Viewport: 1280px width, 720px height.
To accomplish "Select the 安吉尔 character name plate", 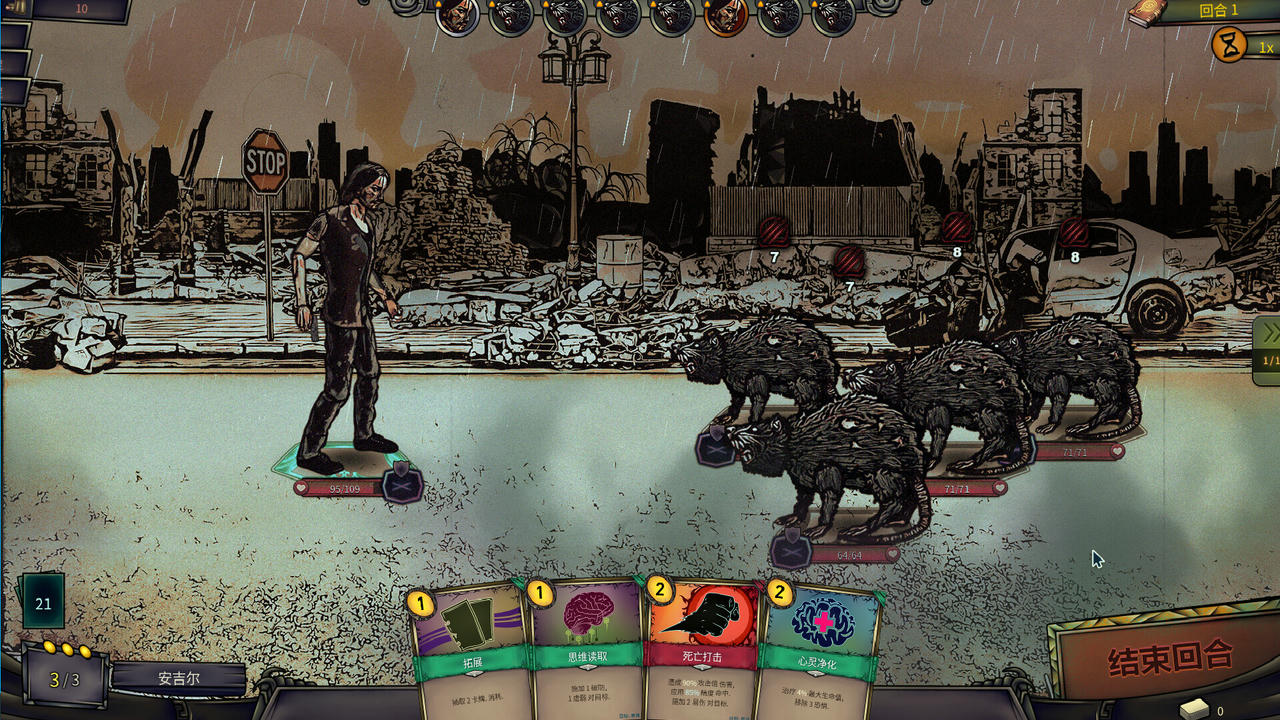I will coord(179,678).
